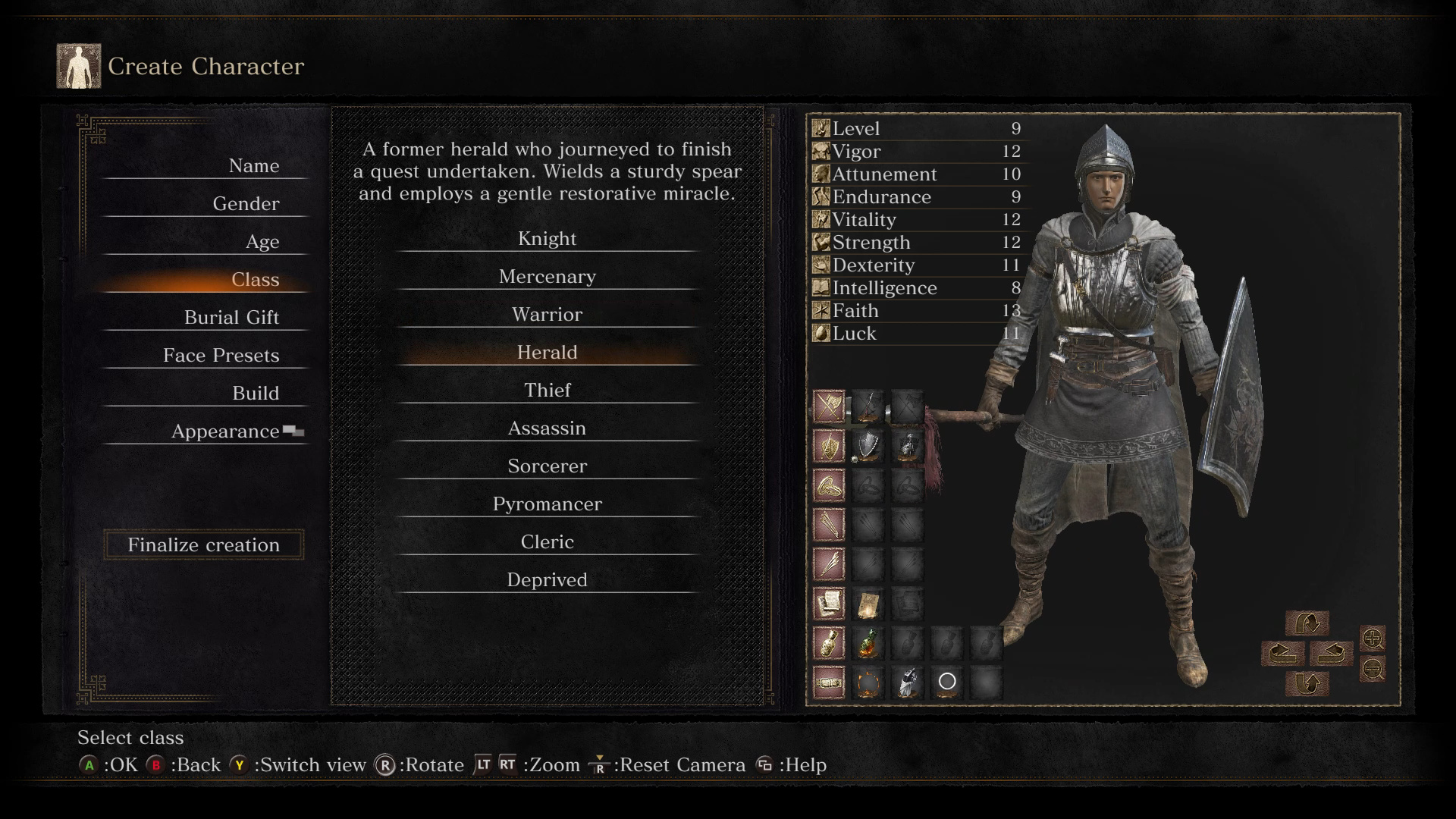Pick the Sorcerer class

pos(547,466)
